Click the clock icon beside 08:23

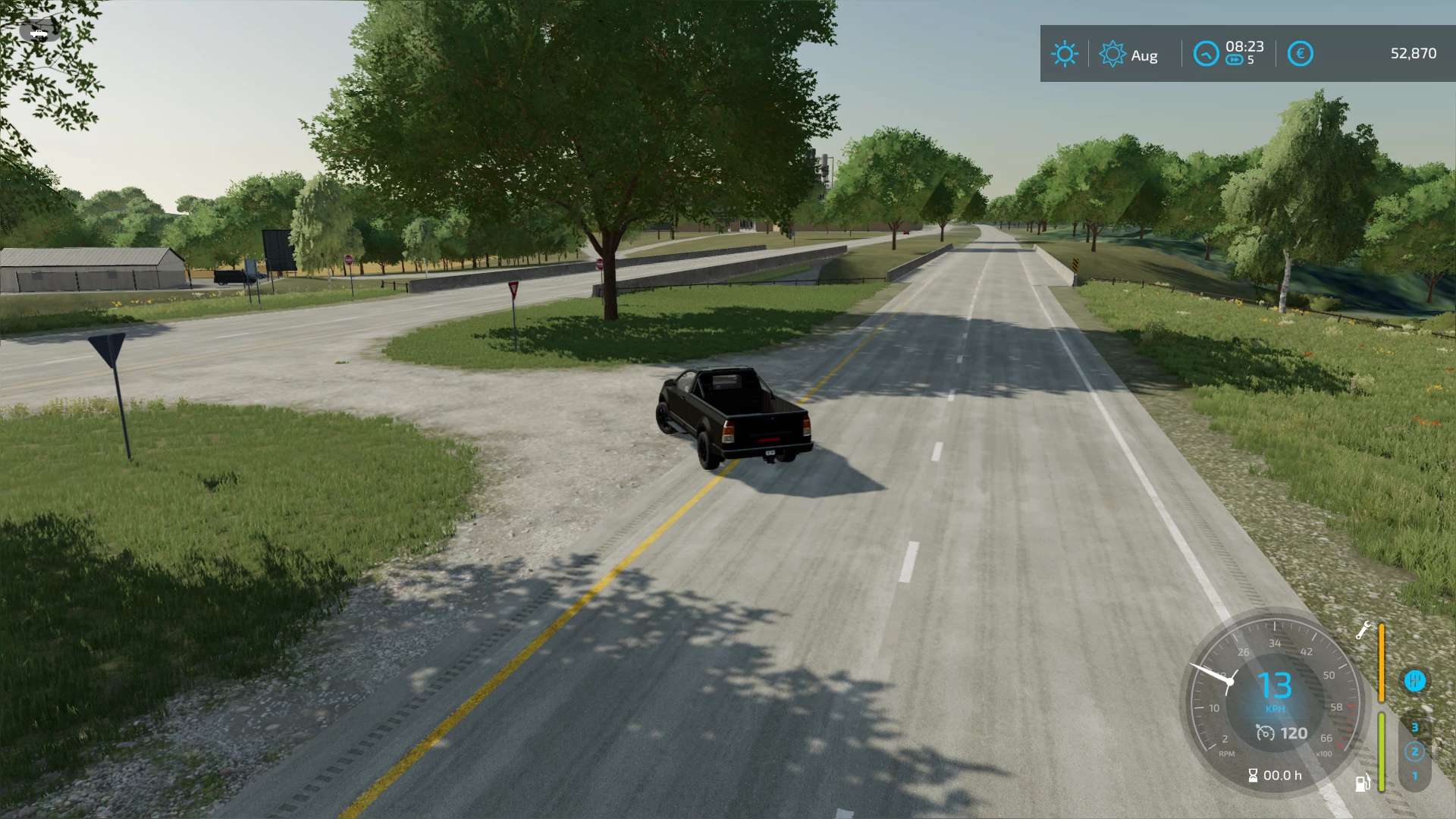click(1206, 54)
